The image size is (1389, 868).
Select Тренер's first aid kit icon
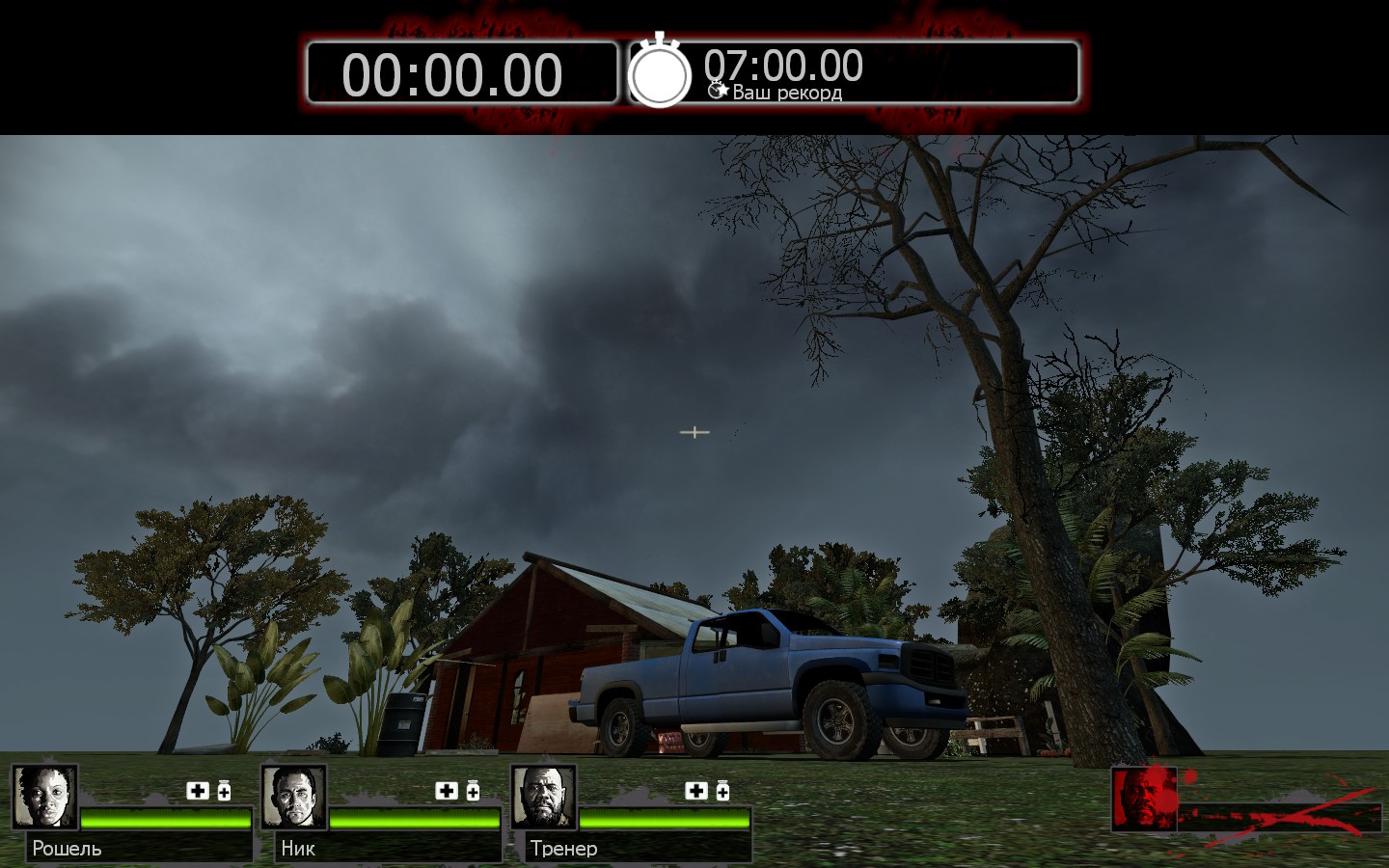tap(696, 791)
